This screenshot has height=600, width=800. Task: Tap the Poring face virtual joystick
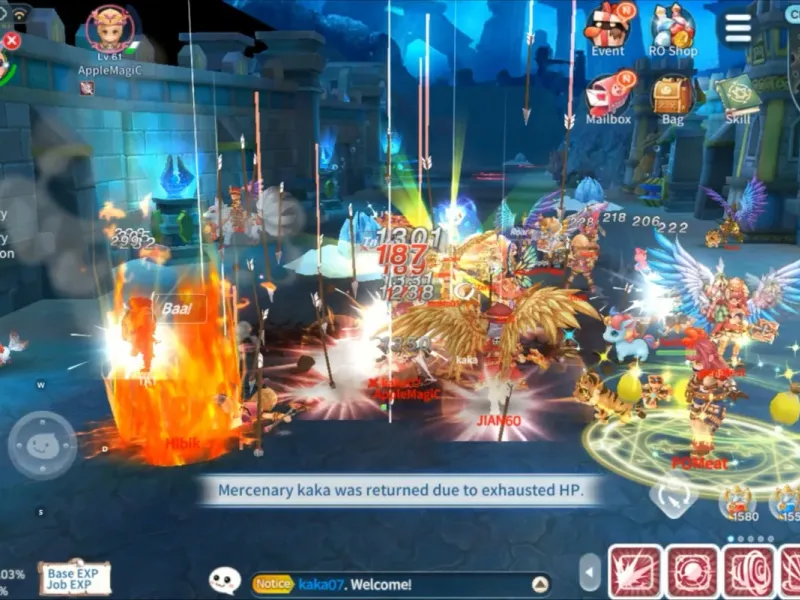click(42, 445)
